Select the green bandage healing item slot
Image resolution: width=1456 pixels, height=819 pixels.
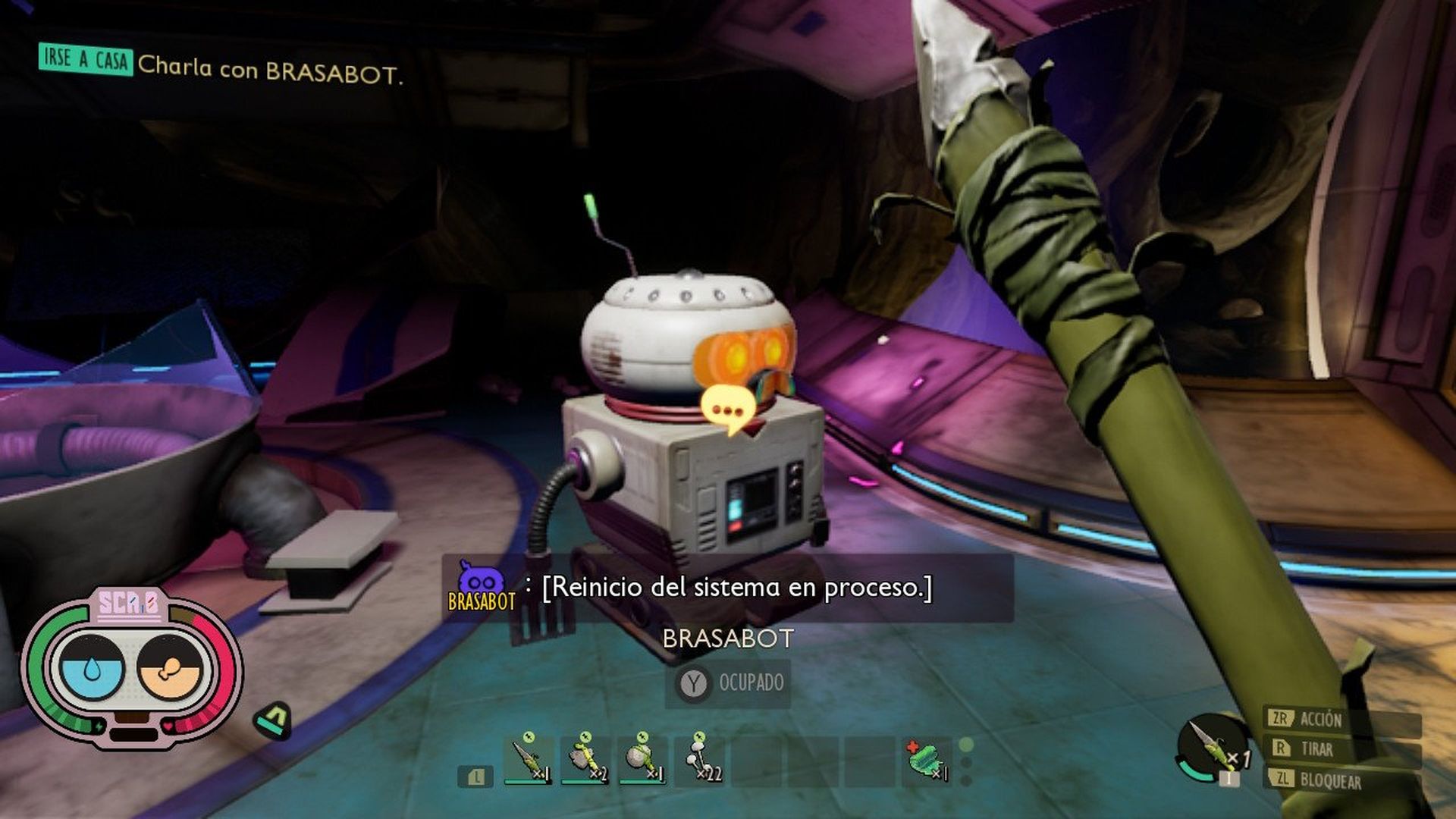point(927,759)
